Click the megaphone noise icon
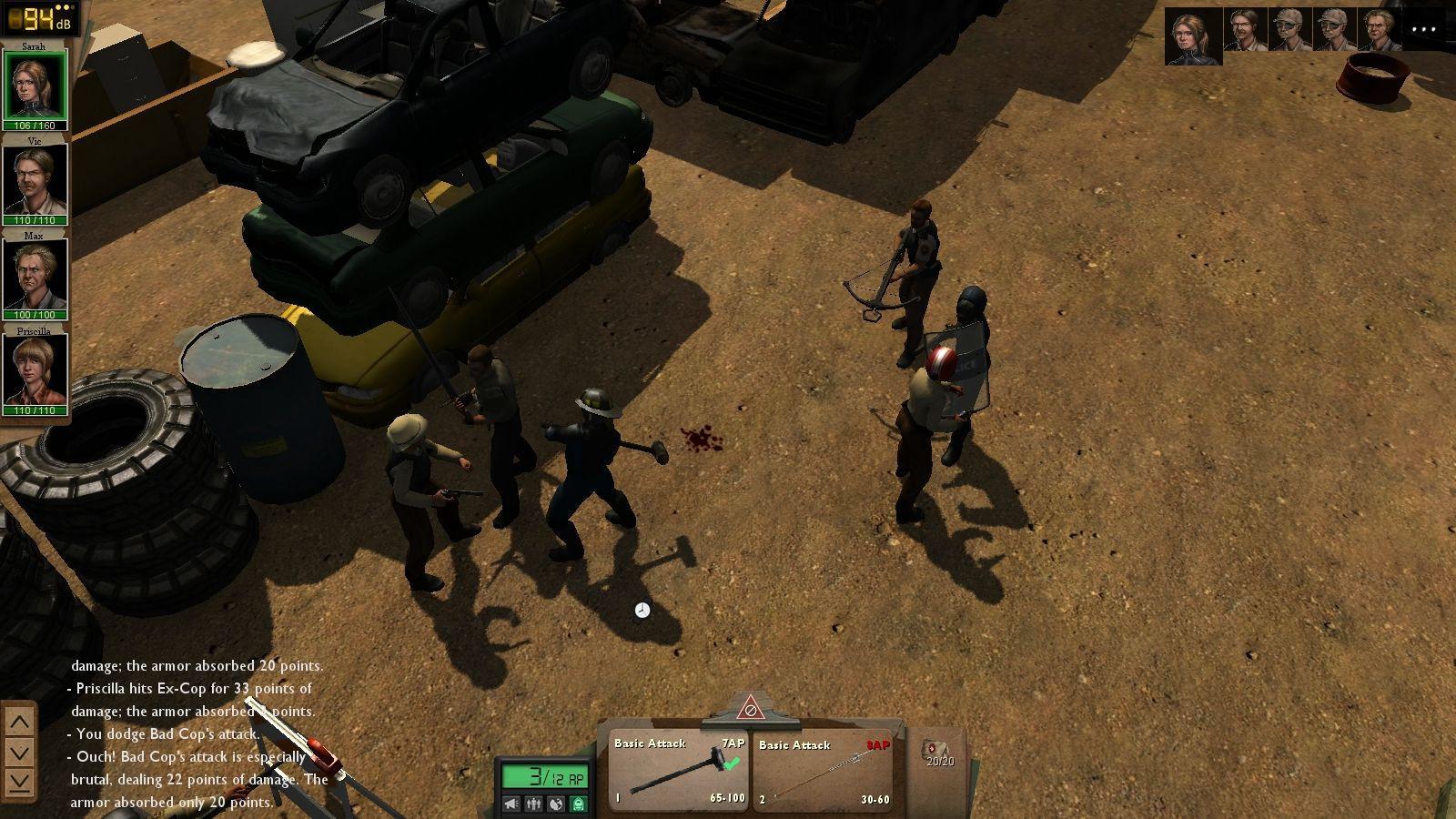The height and width of the screenshot is (819, 1456). click(x=511, y=804)
